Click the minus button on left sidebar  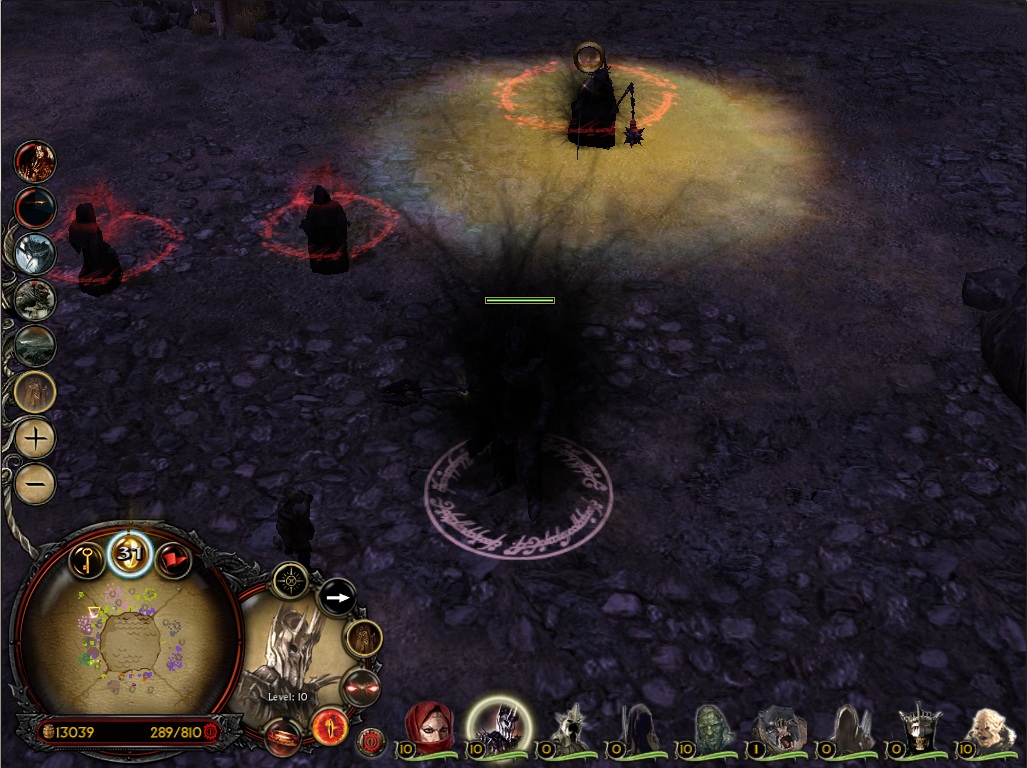[36, 484]
